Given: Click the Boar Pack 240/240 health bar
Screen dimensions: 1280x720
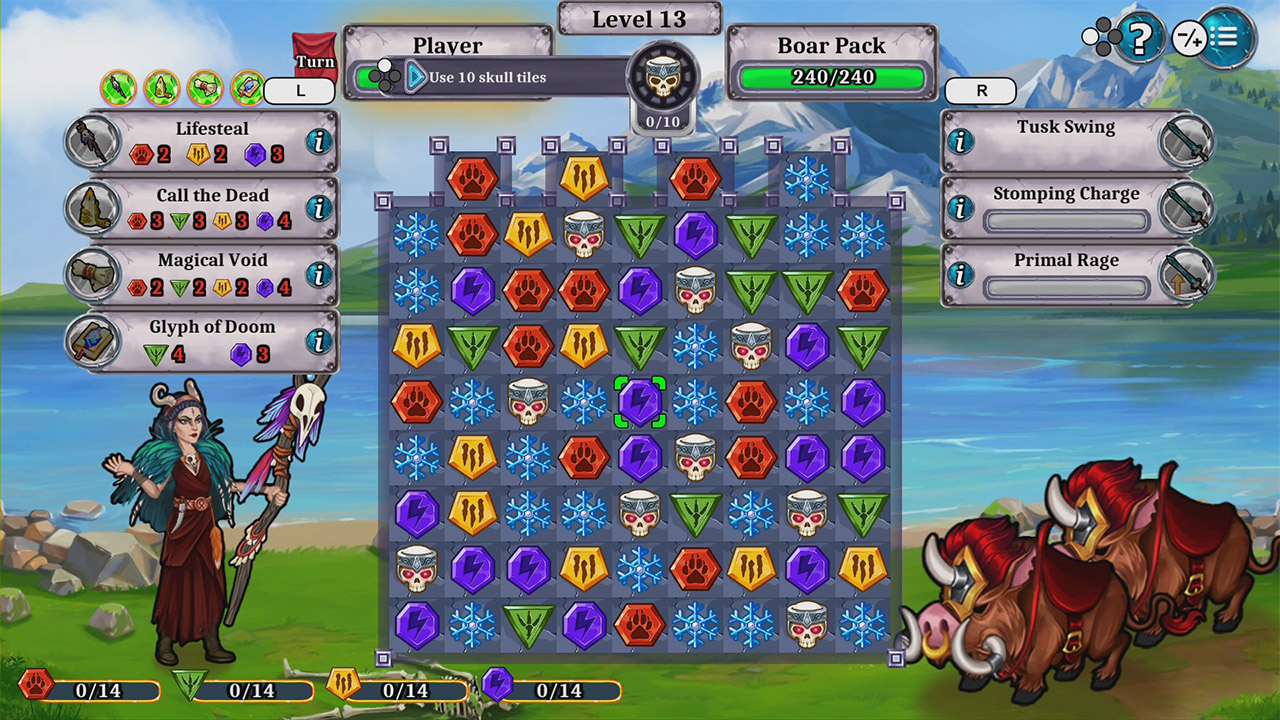Looking at the screenshot, I should click(x=831, y=76).
